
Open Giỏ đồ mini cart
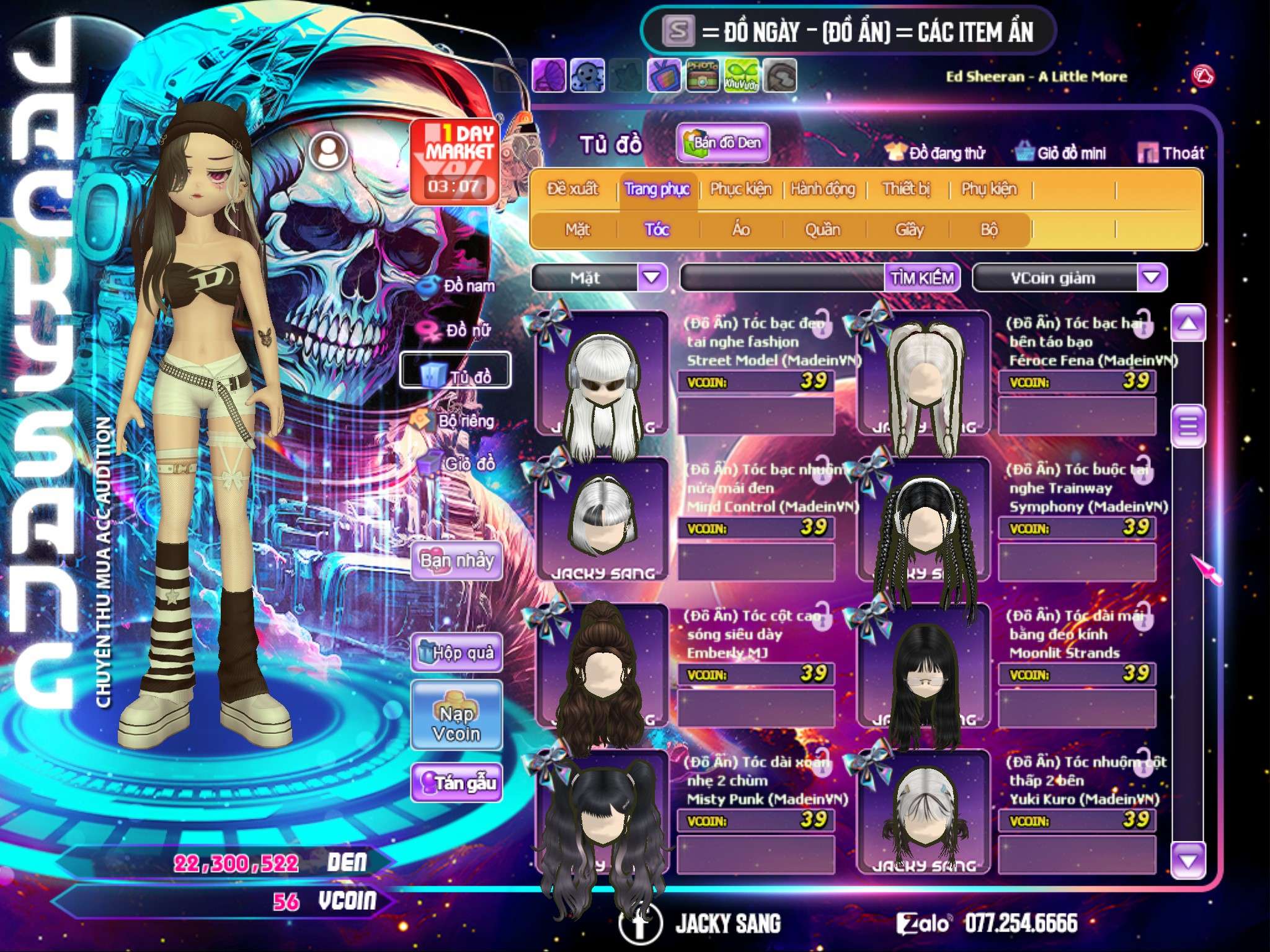1061,153
